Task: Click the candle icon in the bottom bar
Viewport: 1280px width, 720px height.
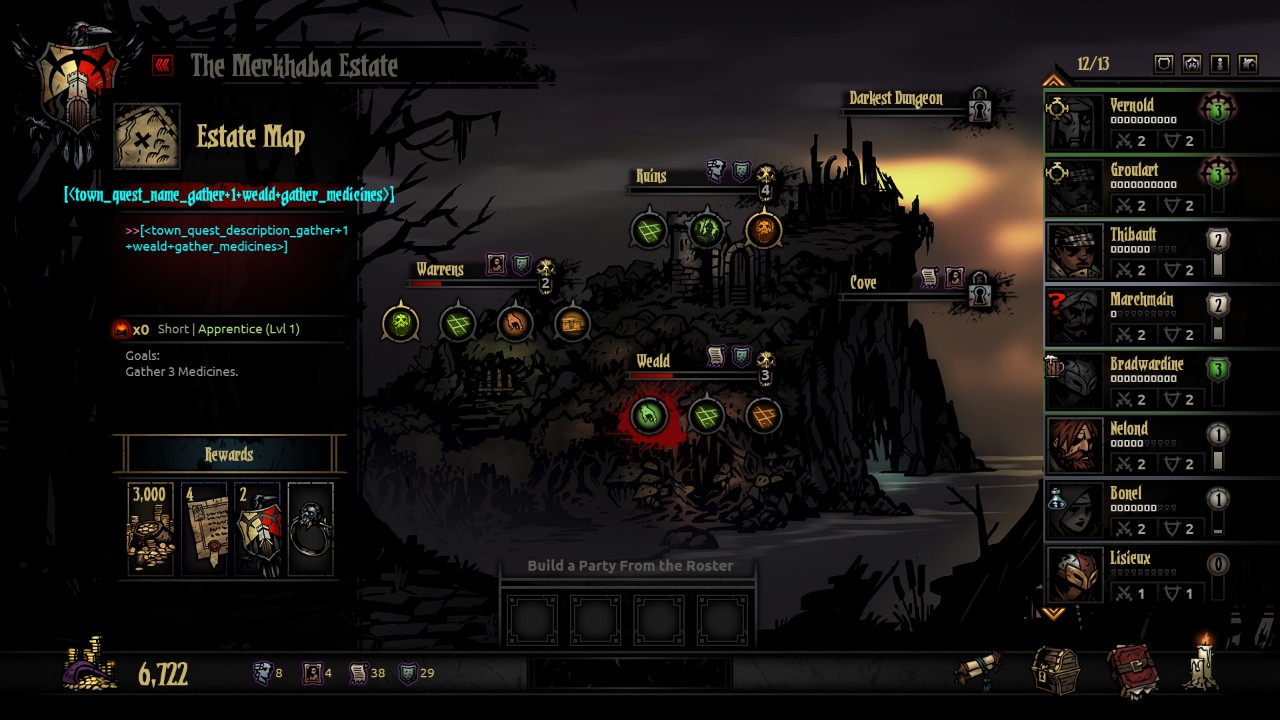Action: tap(1202, 664)
